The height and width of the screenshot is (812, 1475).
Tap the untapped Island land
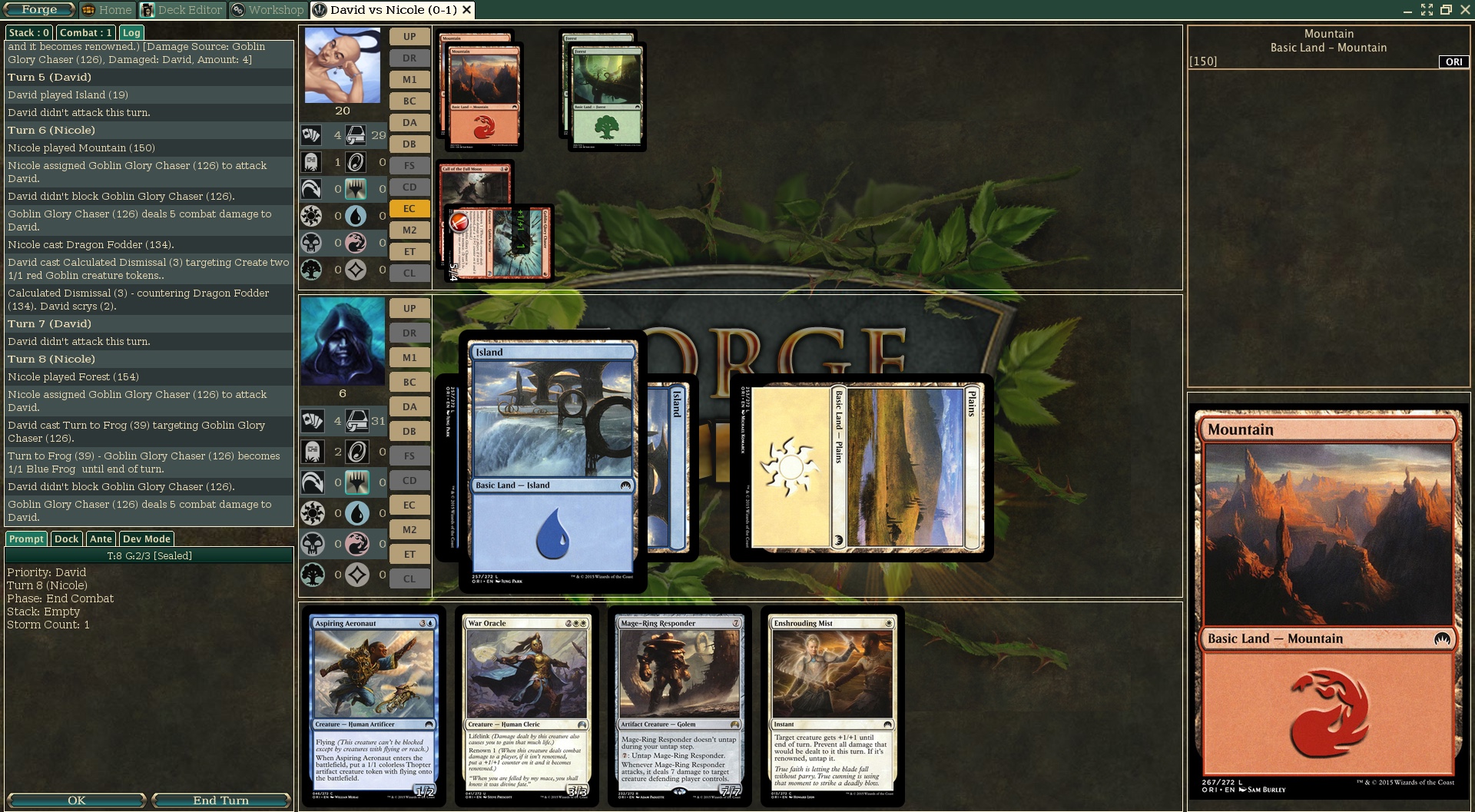pos(552,461)
